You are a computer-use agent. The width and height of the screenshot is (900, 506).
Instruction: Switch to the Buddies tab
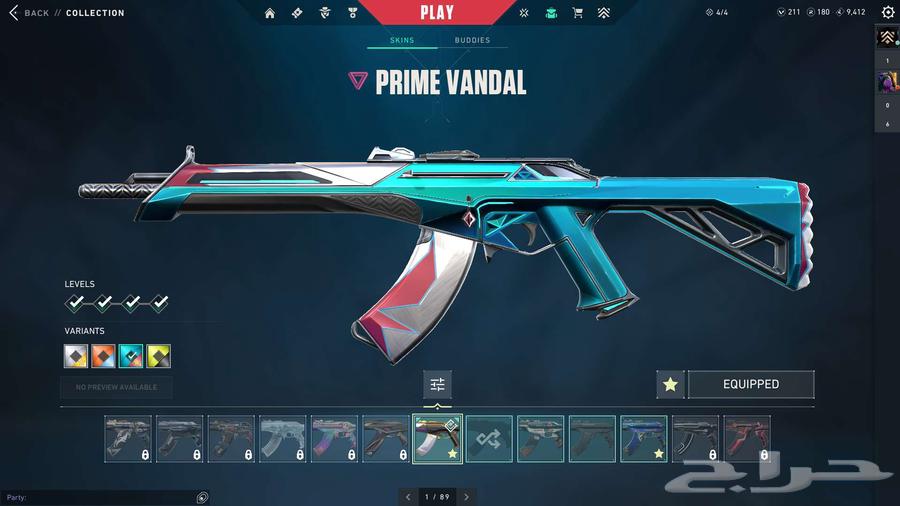(472, 41)
